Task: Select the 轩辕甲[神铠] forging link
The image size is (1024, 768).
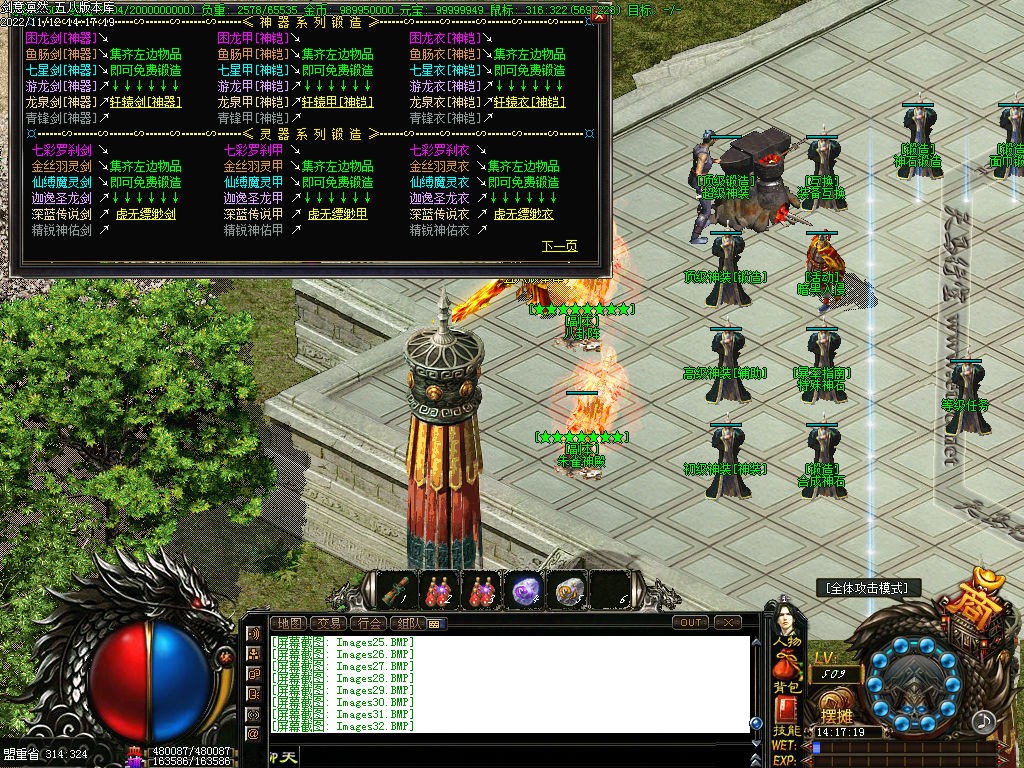Action: [x=339, y=102]
